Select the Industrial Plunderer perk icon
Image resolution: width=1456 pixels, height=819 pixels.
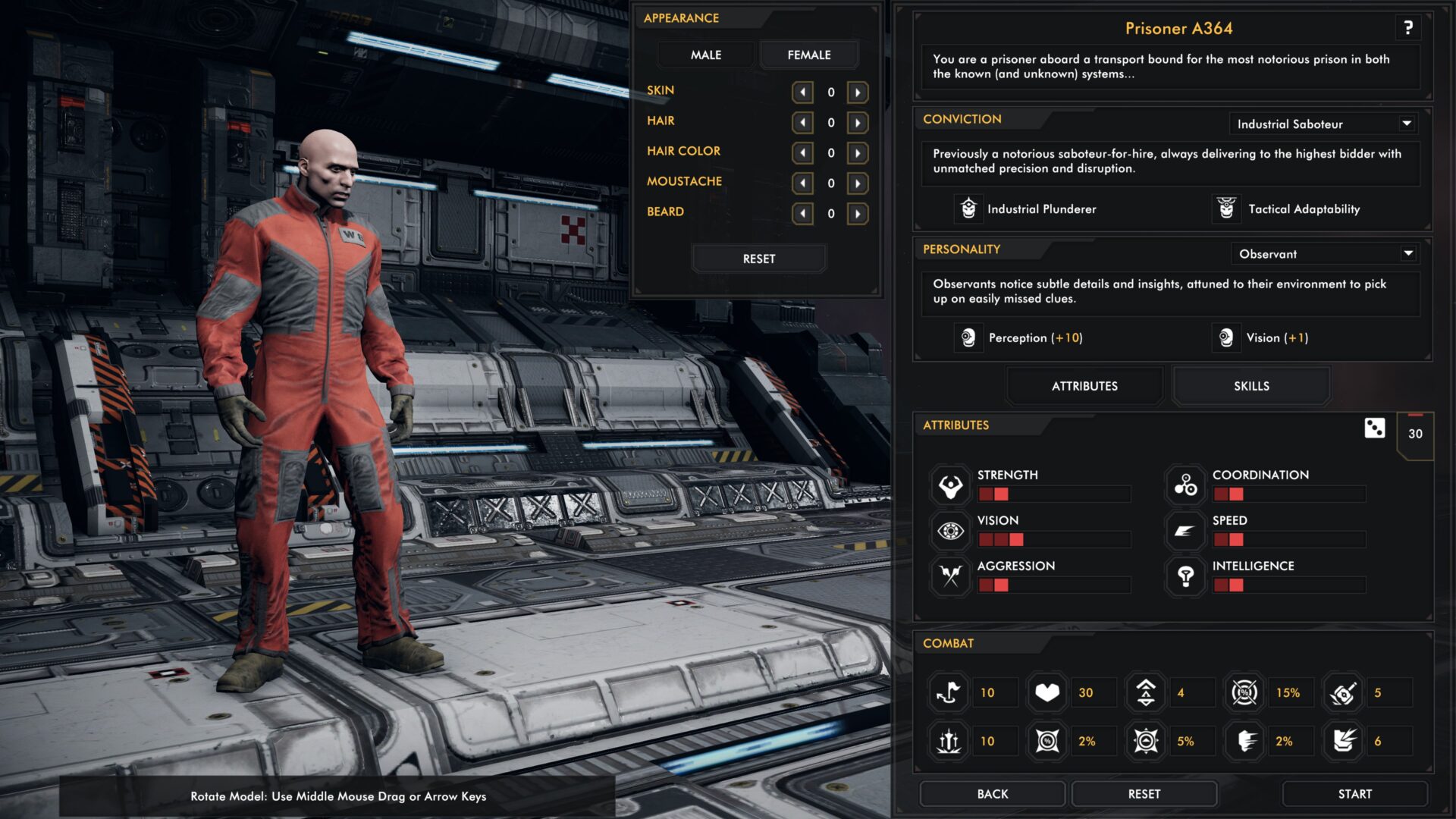coord(968,209)
